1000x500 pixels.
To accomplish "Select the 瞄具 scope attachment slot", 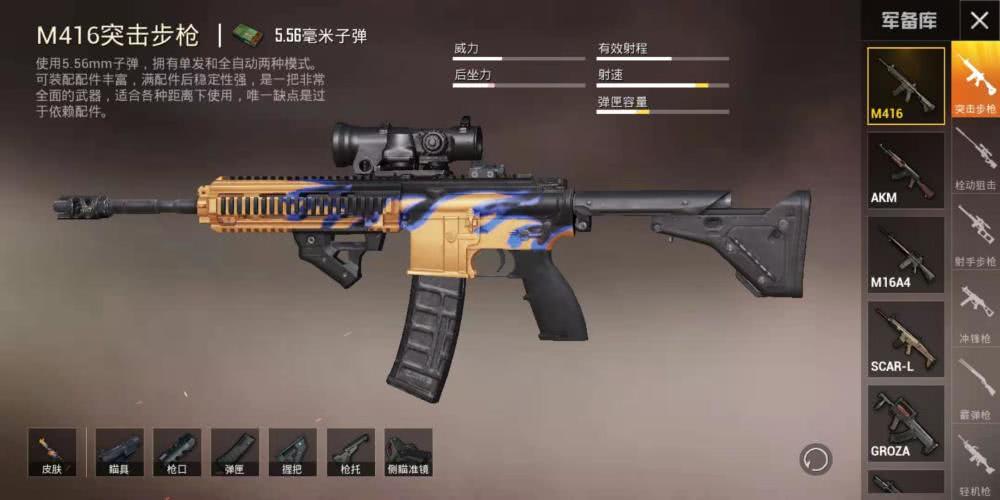I will coord(119,452).
